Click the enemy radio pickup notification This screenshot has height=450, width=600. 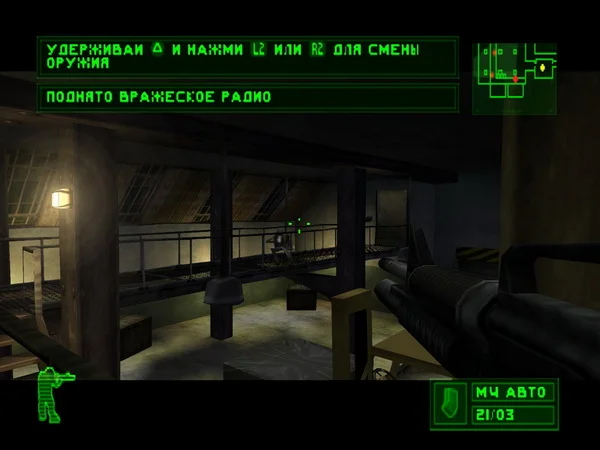(247, 98)
